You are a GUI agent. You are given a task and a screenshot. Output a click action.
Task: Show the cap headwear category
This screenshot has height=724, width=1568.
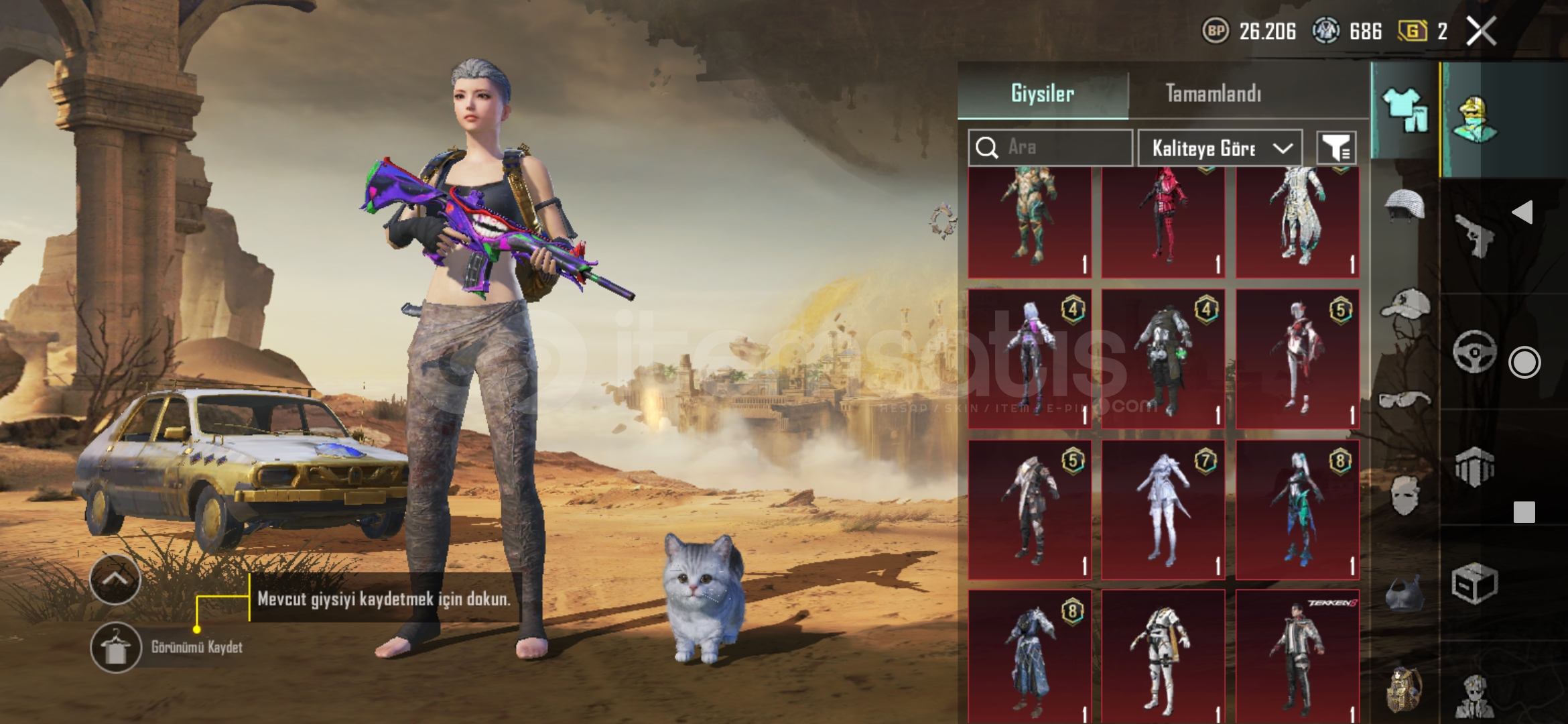click(1404, 305)
